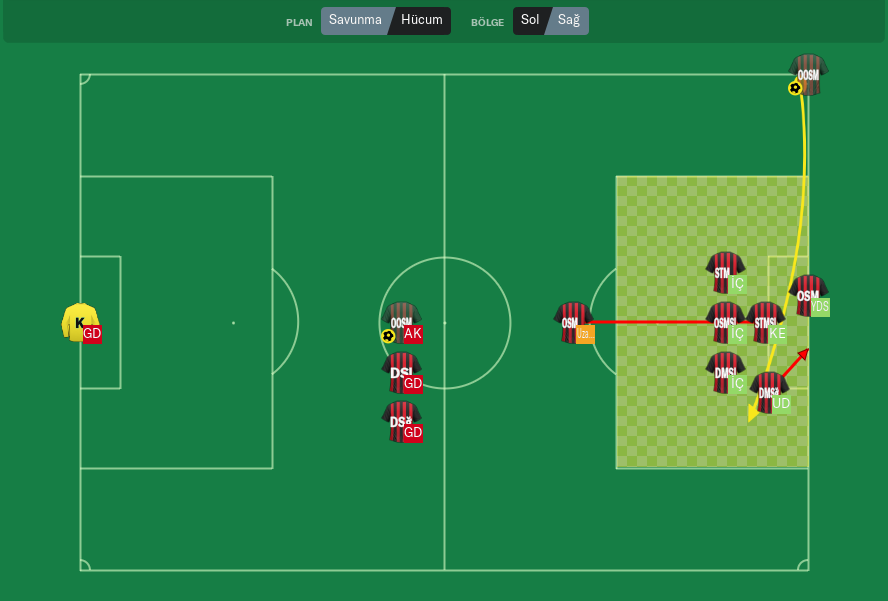888x601 pixels.
Task: Select the DMSL shirt tagged İÇ
Action: [x=724, y=372]
